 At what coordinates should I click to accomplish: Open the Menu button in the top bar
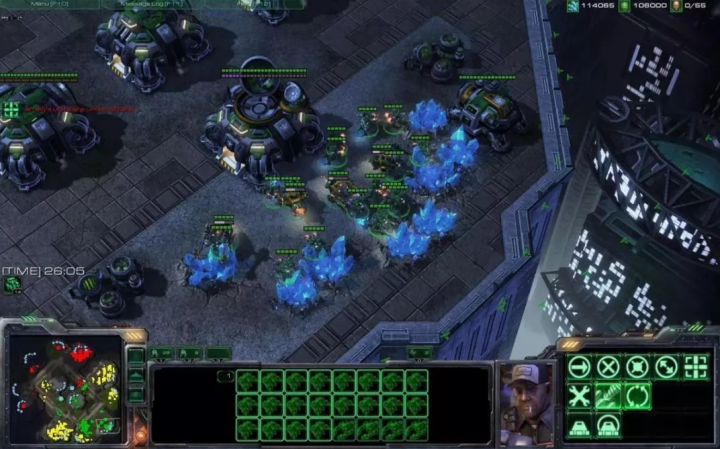tap(41, 4)
